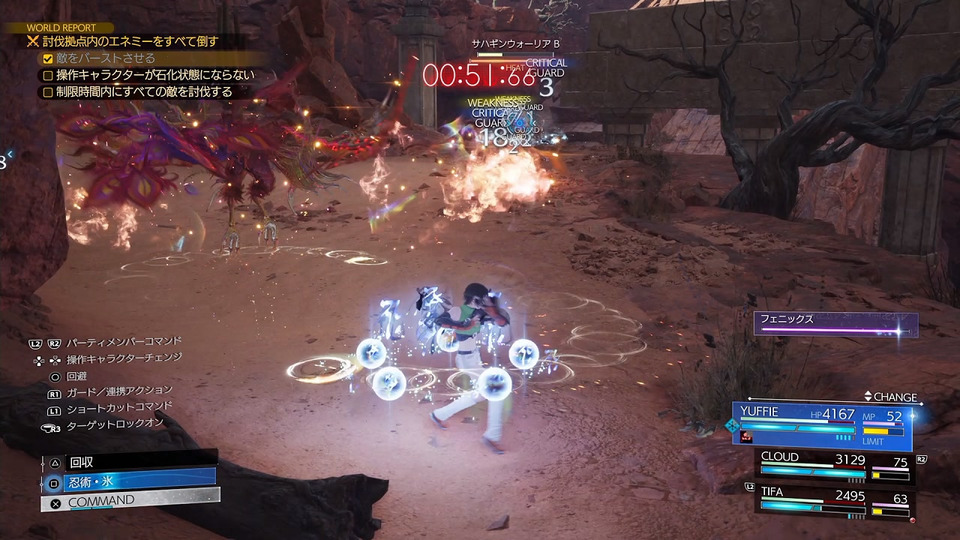Choose the 忍術・氷 ninjutsu command
Image resolution: width=960 pixels, height=540 pixels.
pyautogui.click(x=128, y=481)
